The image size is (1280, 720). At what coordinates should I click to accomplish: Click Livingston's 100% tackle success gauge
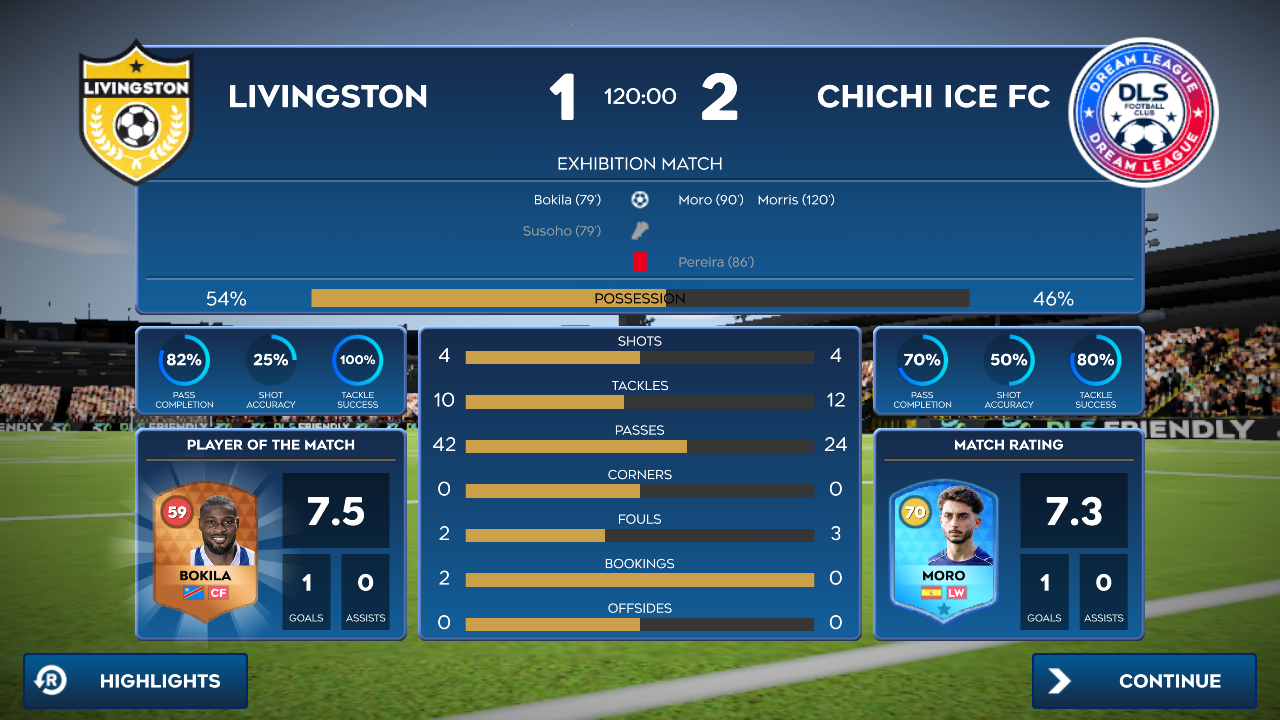coord(357,362)
